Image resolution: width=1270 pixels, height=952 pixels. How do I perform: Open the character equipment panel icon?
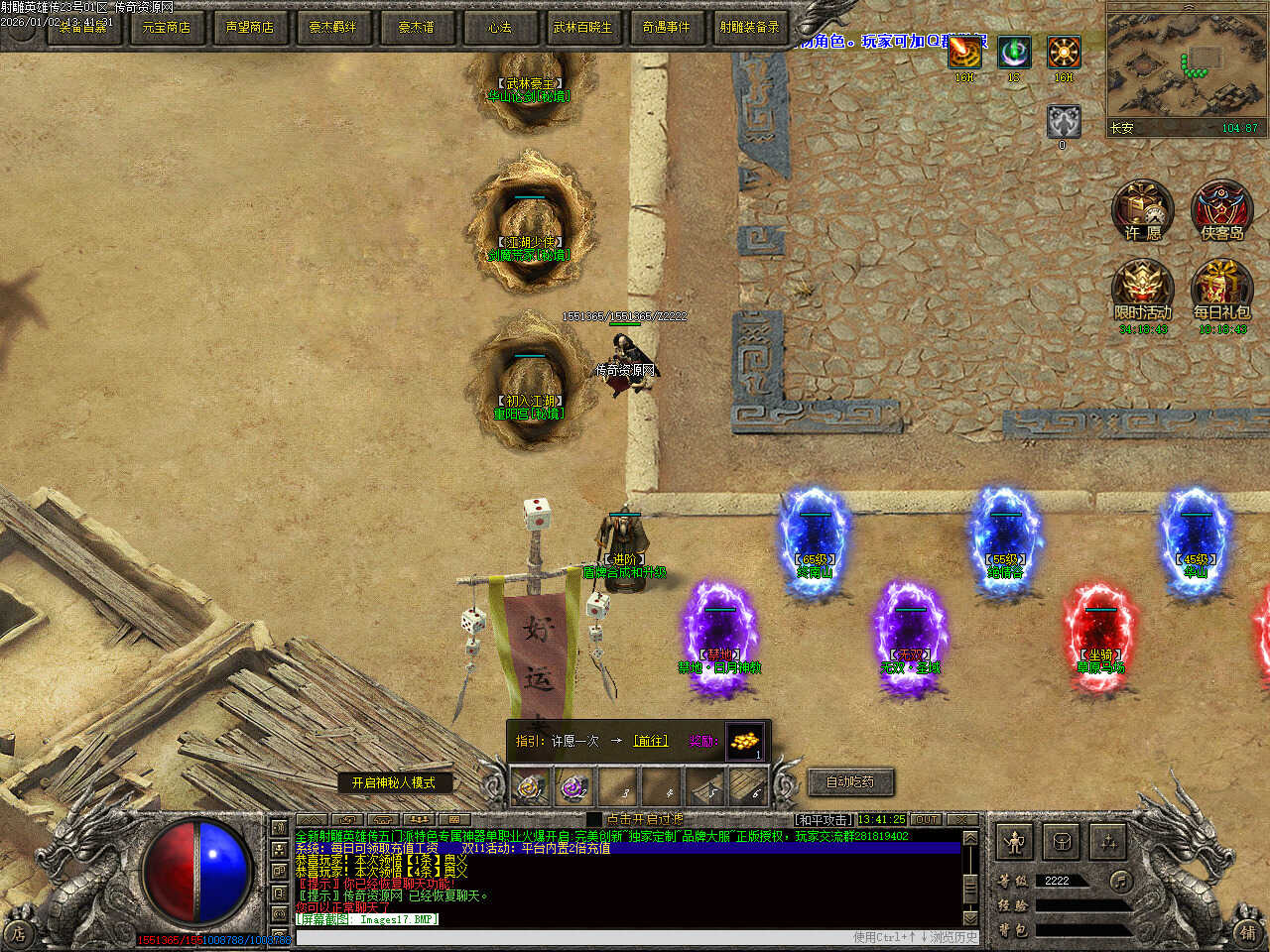[x=1015, y=843]
